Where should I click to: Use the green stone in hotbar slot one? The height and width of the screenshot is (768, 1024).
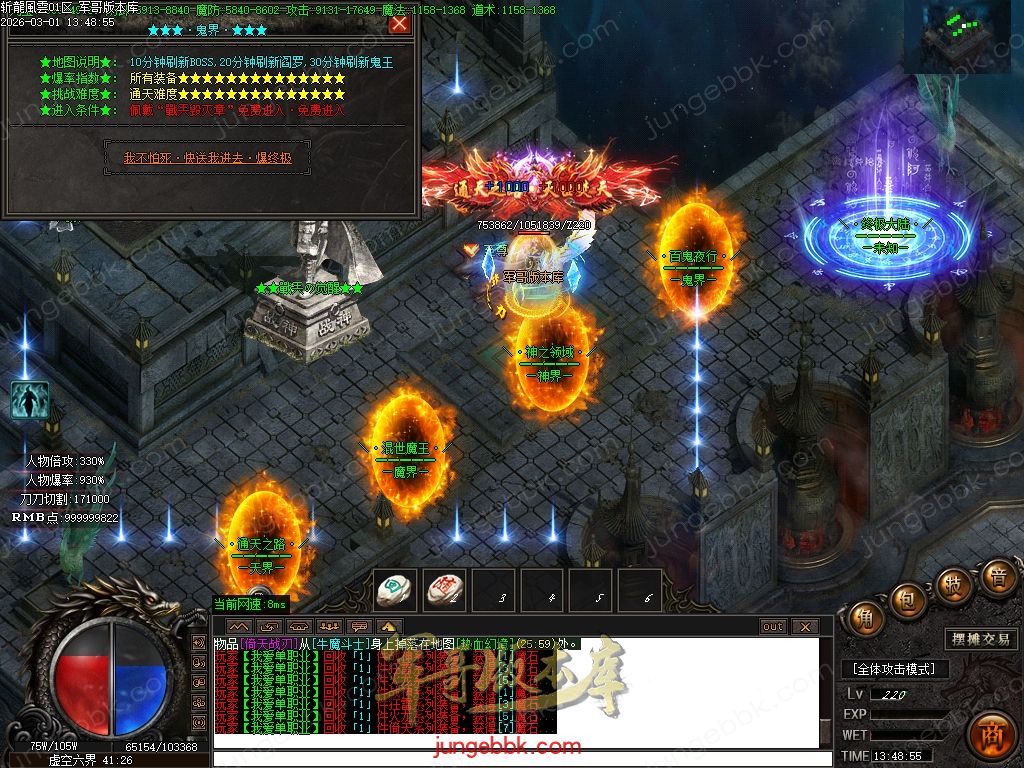point(396,590)
